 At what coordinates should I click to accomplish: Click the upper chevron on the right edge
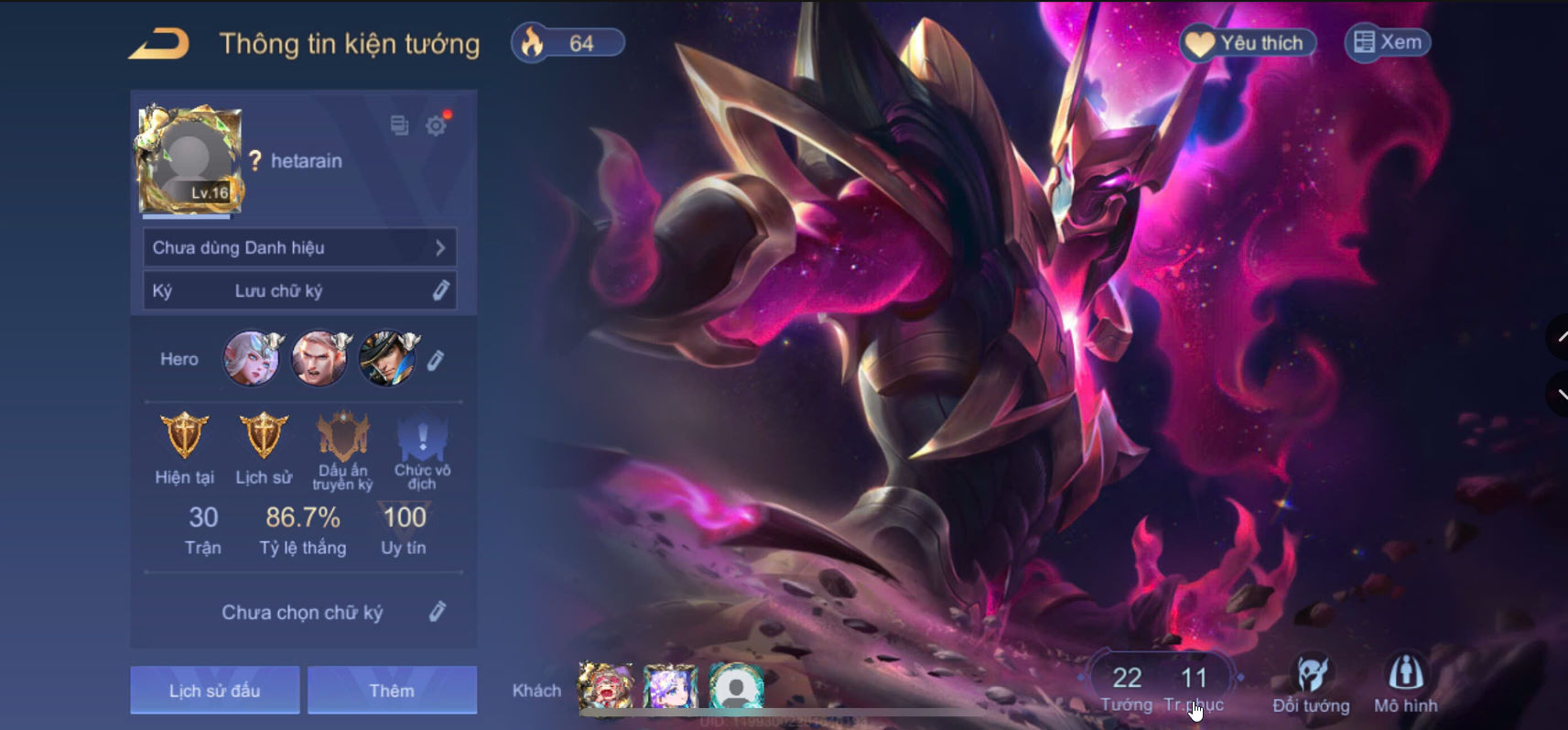(x=1560, y=338)
